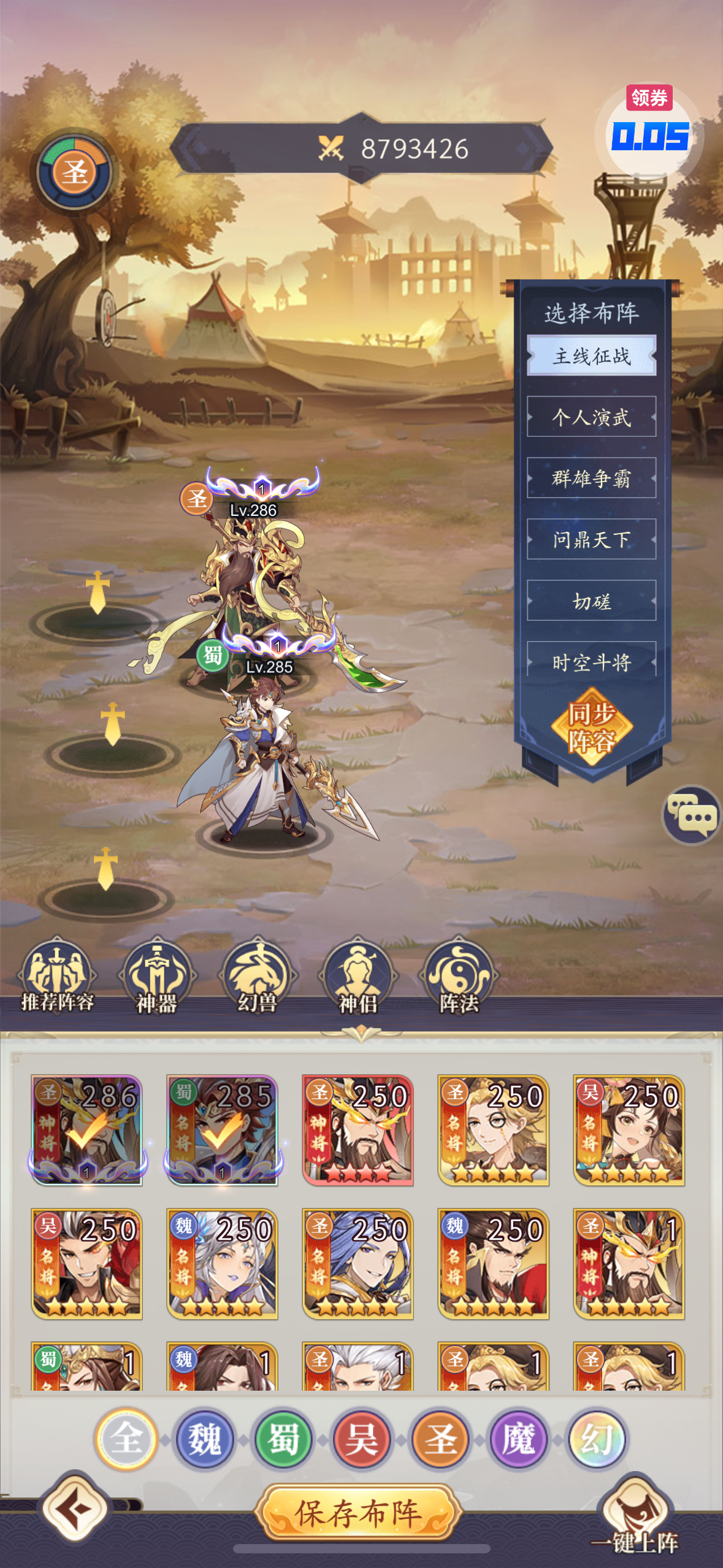Claim the 领券 coupon offer

tap(649, 130)
